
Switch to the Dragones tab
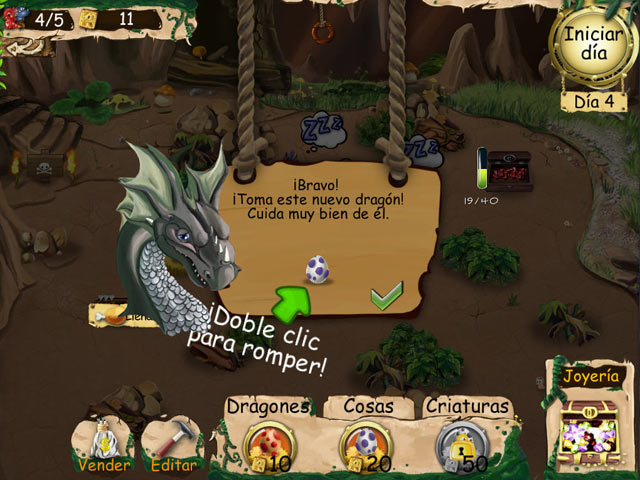(267, 407)
